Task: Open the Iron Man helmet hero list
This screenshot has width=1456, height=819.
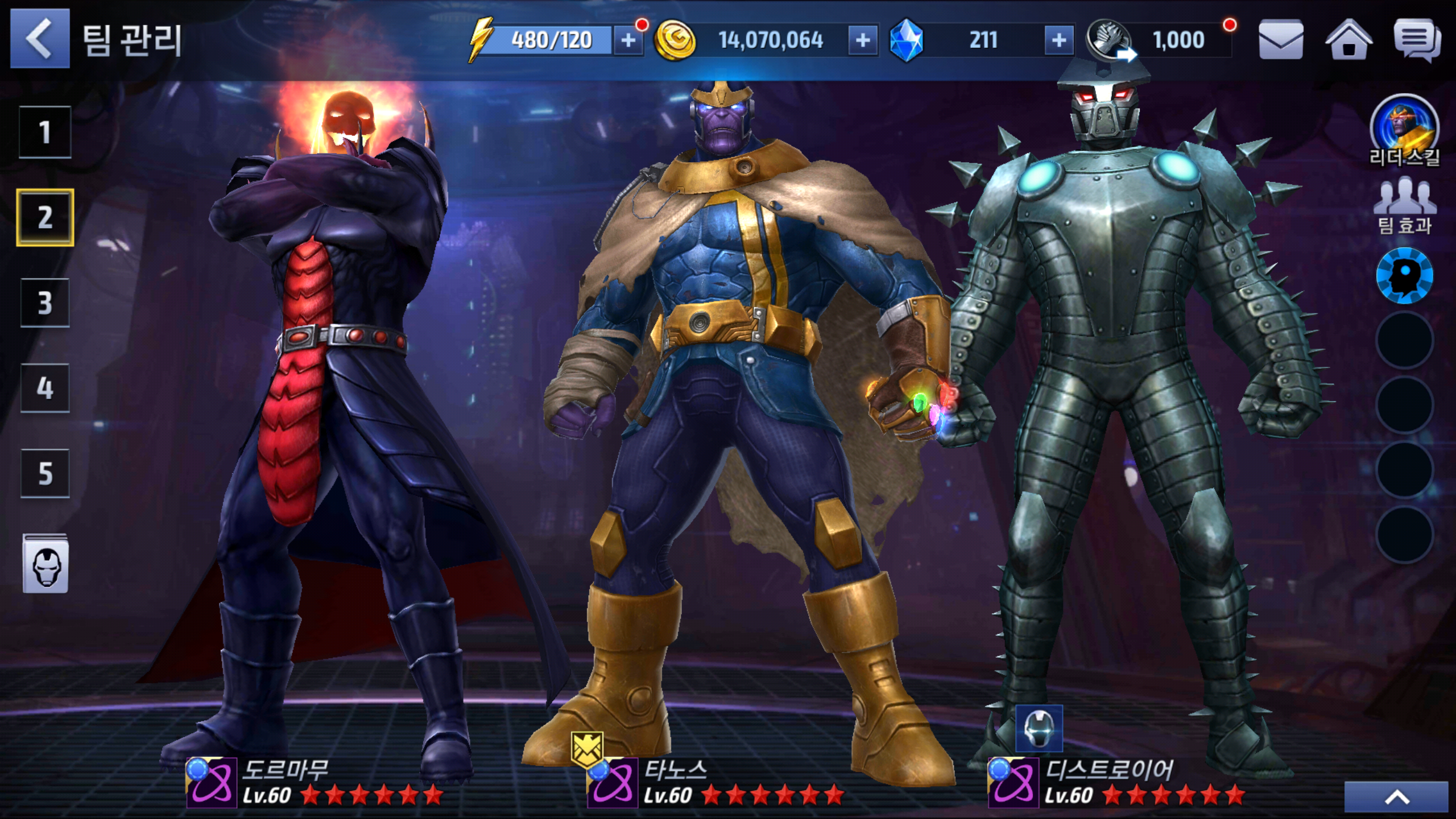Action: pyautogui.click(x=45, y=564)
